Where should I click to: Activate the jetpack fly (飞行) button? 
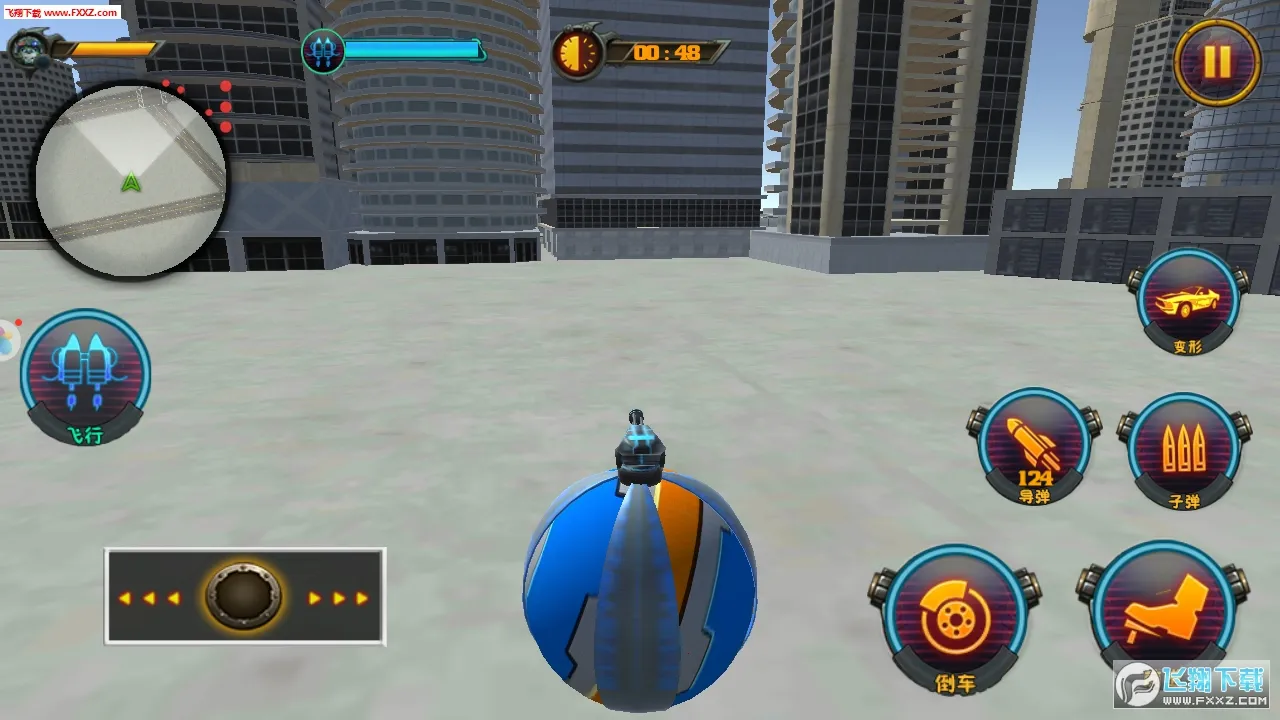coord(86,374)
